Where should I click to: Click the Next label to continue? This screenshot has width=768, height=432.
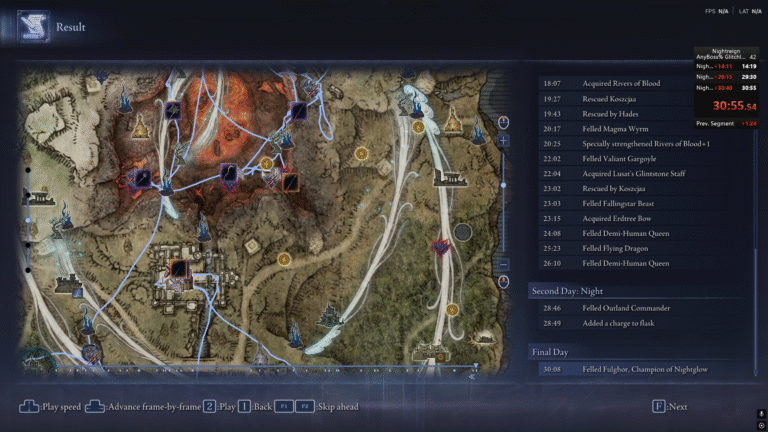coord(677,407)
